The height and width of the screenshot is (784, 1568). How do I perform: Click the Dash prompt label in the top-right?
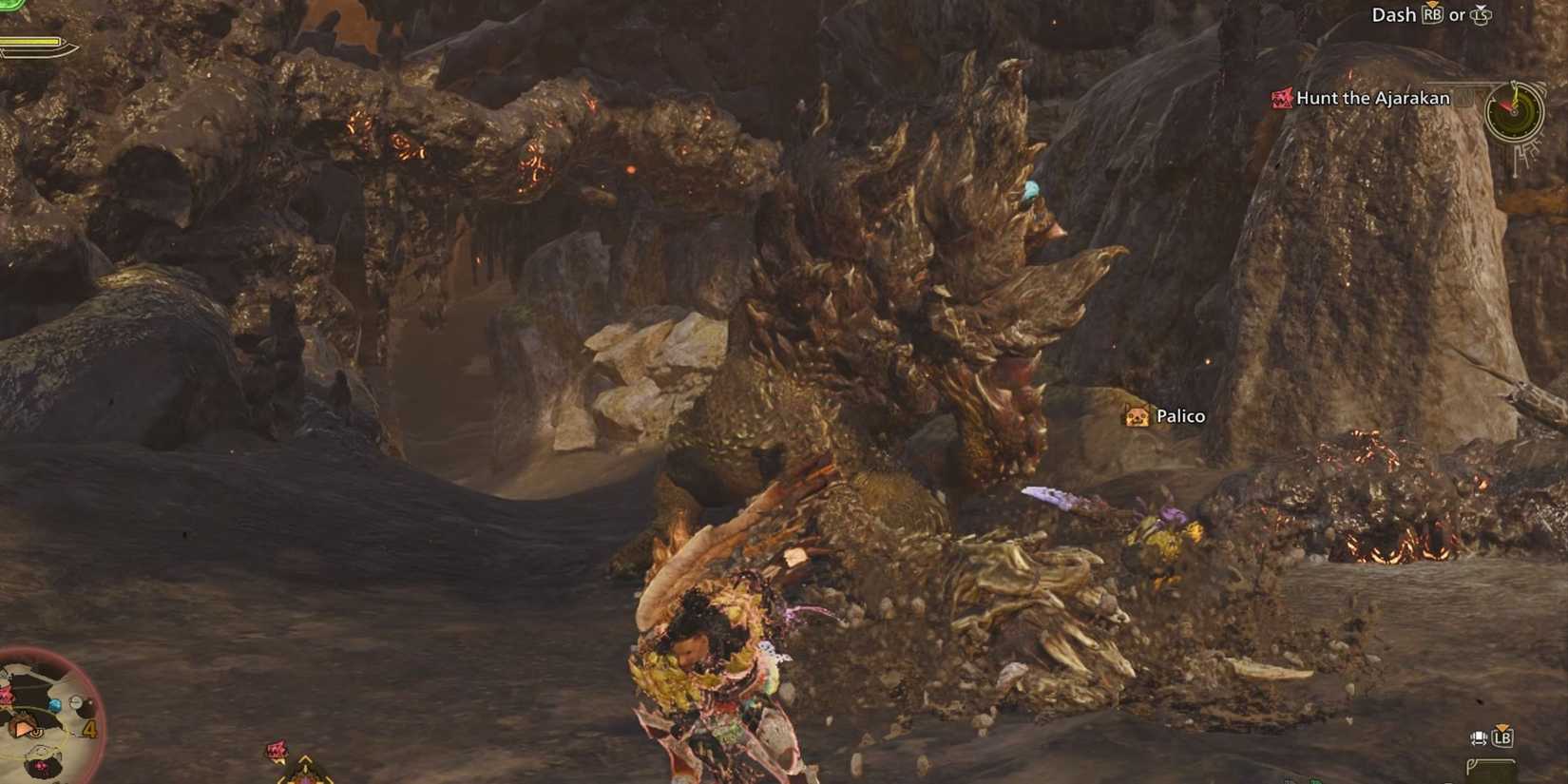click(x=1394, y=15)
